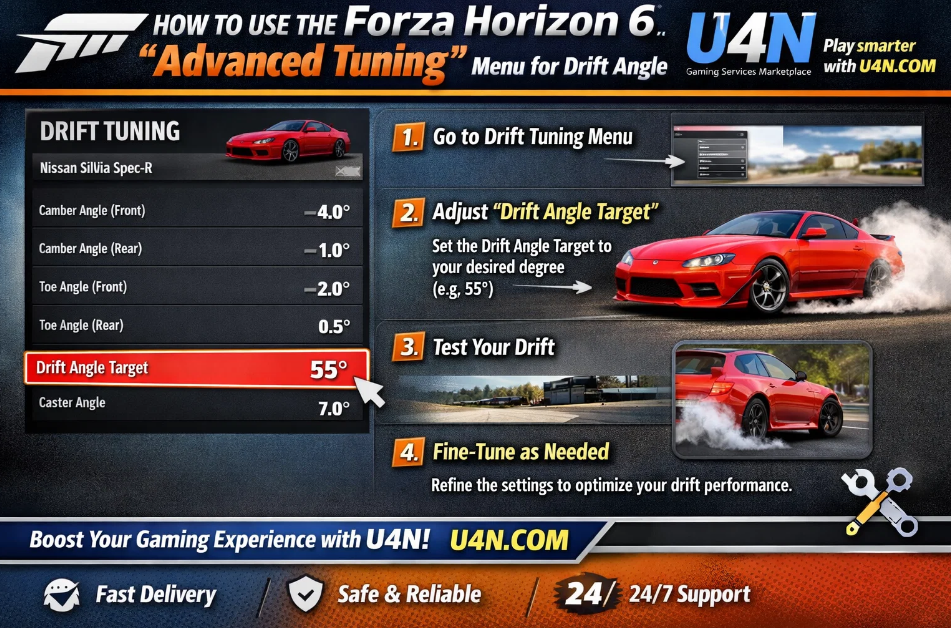This screenshot has width=951, height=628.
Task: Choose the Camber Angle (Rear) setting
Action: (195, 249)
